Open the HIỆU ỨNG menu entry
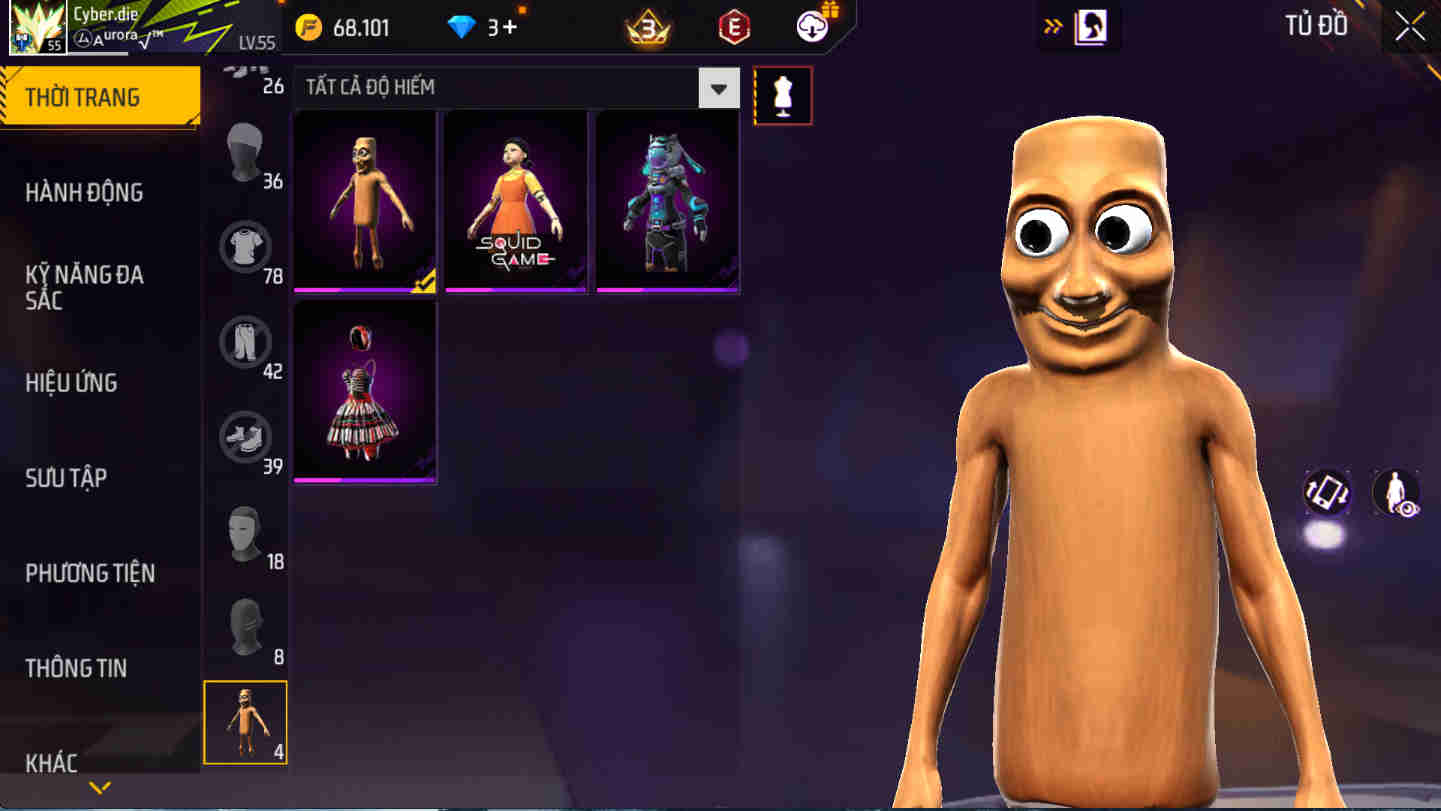The height and width of the screenshot is (811, 1441). tap(72, 382)
